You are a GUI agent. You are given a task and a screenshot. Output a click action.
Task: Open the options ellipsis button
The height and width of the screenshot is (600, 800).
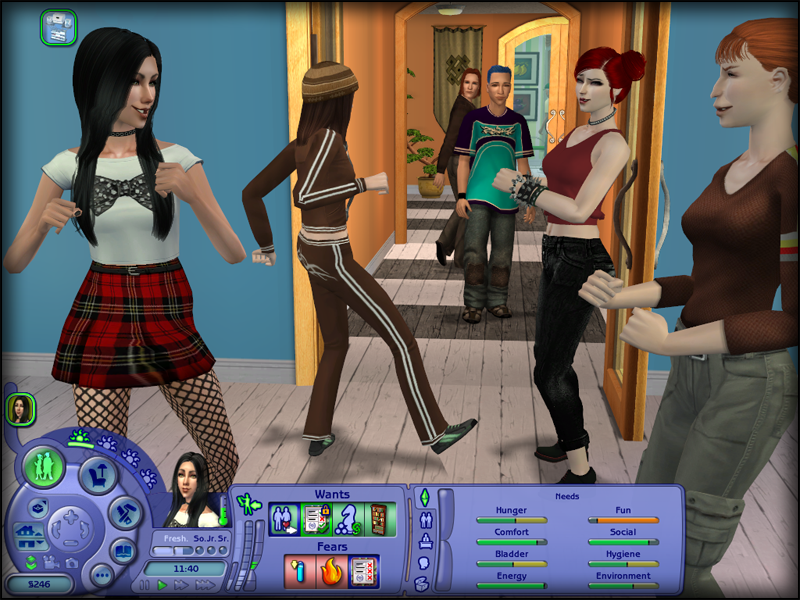pyautogui.click(x=100, y=574)
